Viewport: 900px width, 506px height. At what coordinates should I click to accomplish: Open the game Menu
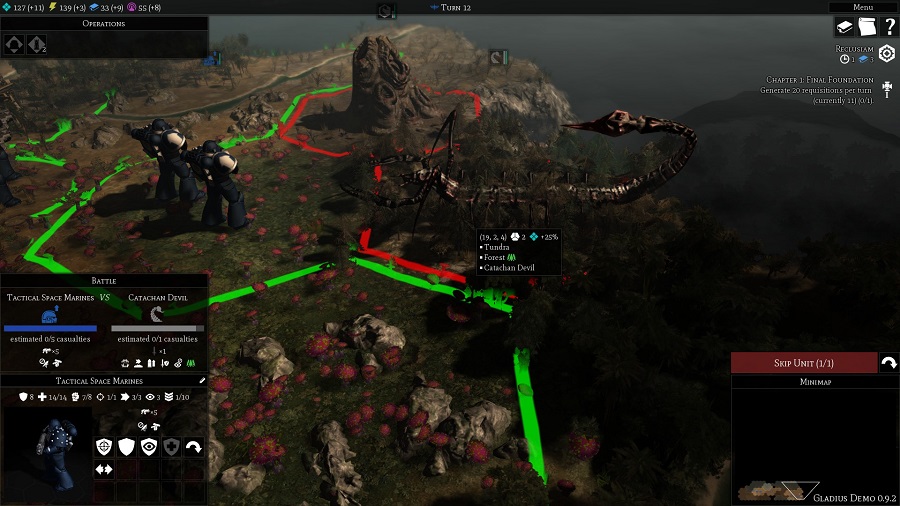point(863,7)
